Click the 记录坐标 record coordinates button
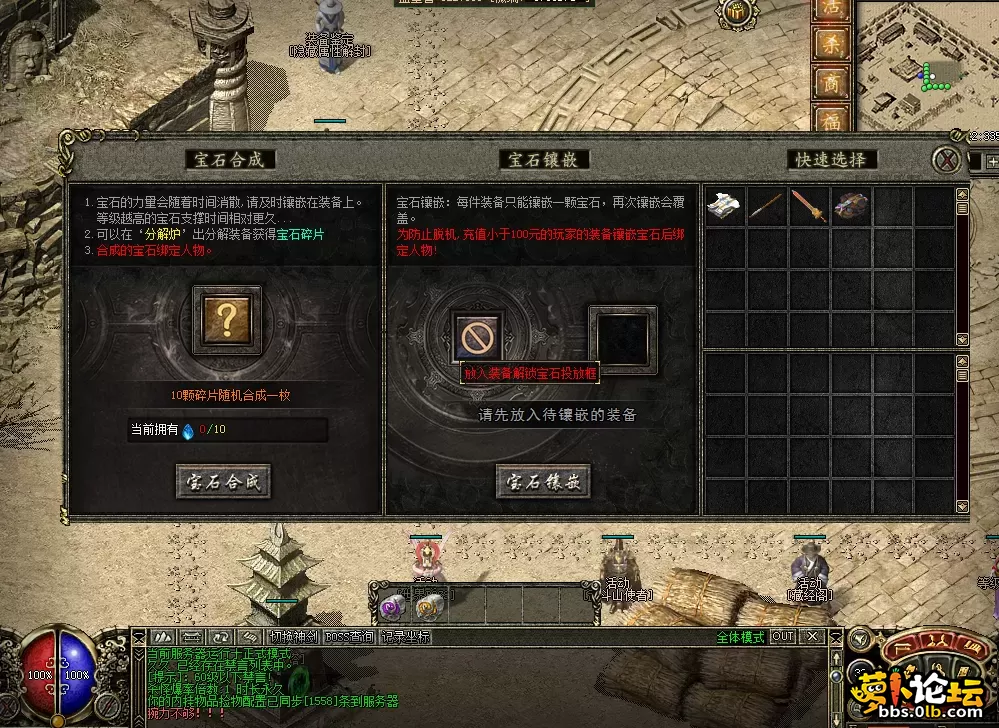This screenshot has height=728, width=999. tap(404, 637)
